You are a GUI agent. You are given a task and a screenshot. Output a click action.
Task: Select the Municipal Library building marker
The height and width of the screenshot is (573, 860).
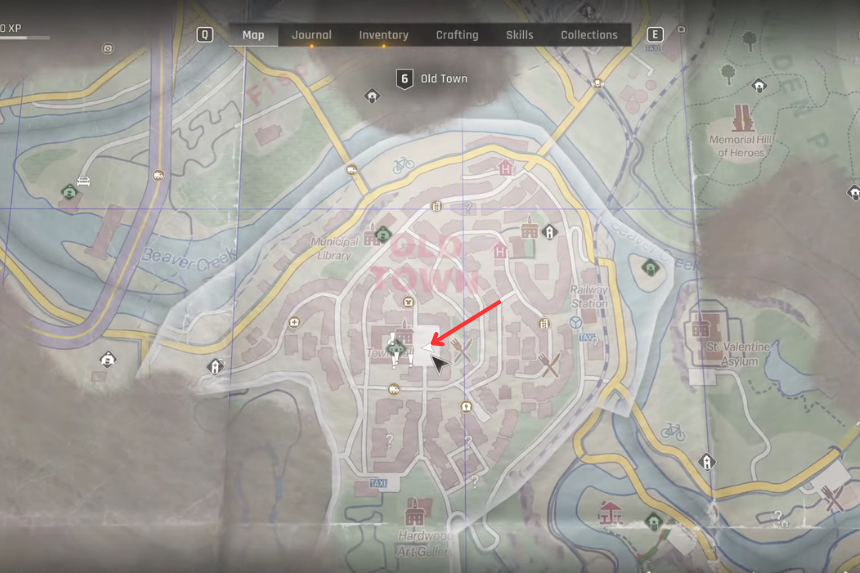pyautogui.click(x=382, y=235)
